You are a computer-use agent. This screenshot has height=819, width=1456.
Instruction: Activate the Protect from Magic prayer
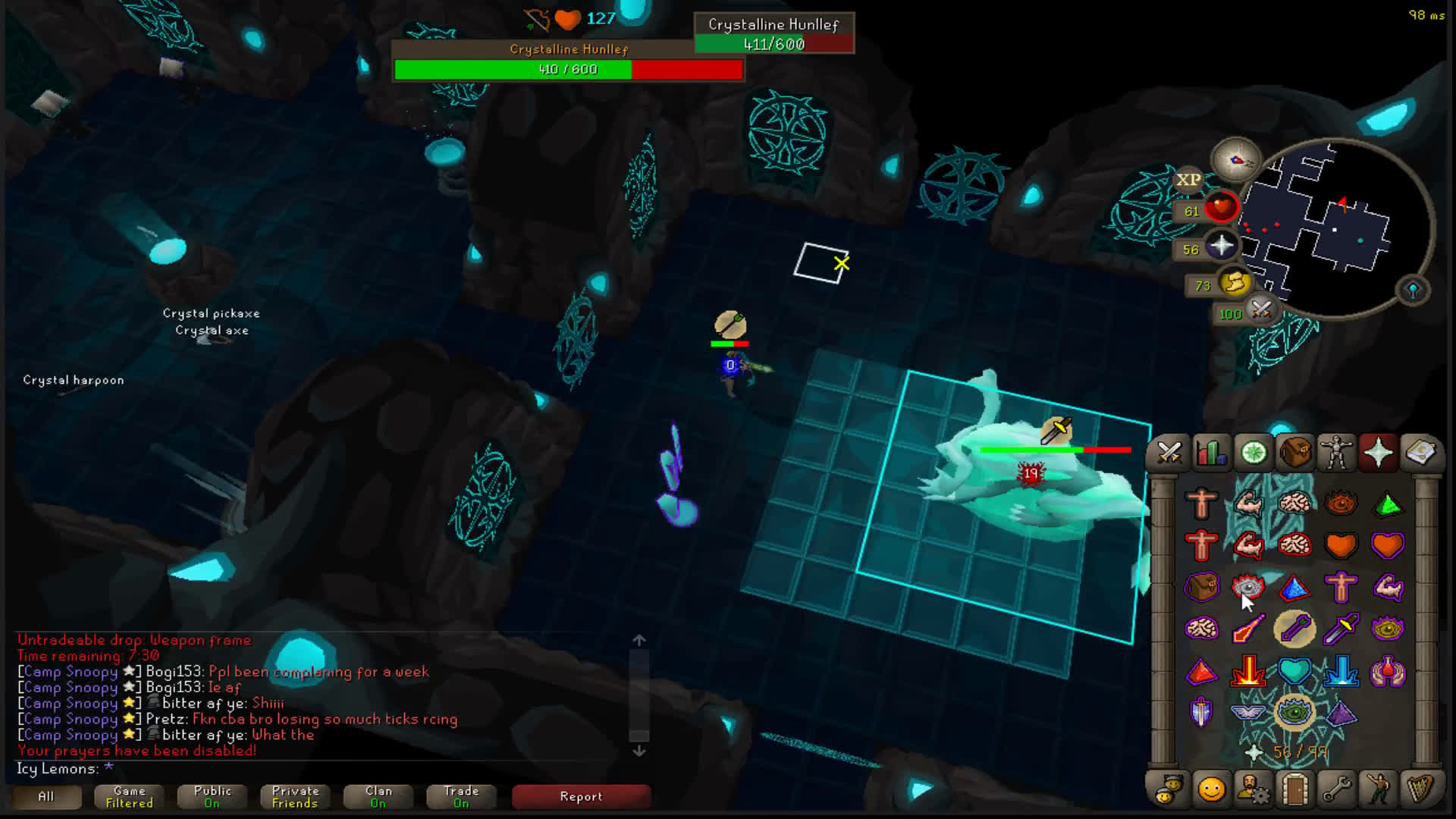1248,629
